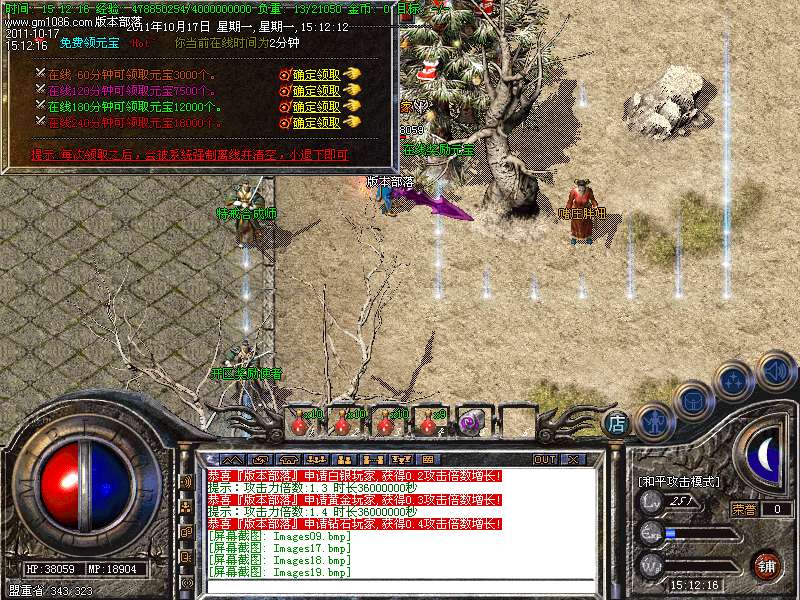
Task: Toggle the sound speaker orb button
Action: point(775,370)
